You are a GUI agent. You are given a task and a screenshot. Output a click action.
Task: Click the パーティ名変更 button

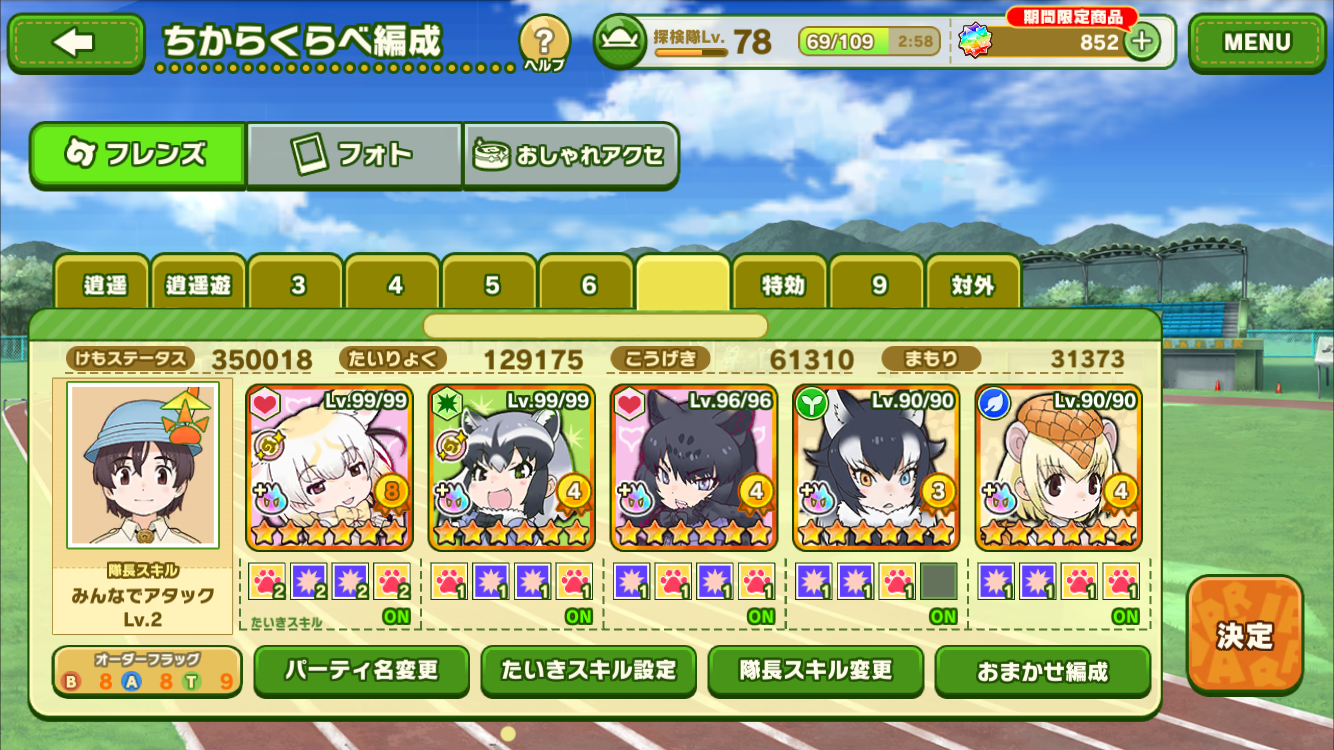pos(361,670)
